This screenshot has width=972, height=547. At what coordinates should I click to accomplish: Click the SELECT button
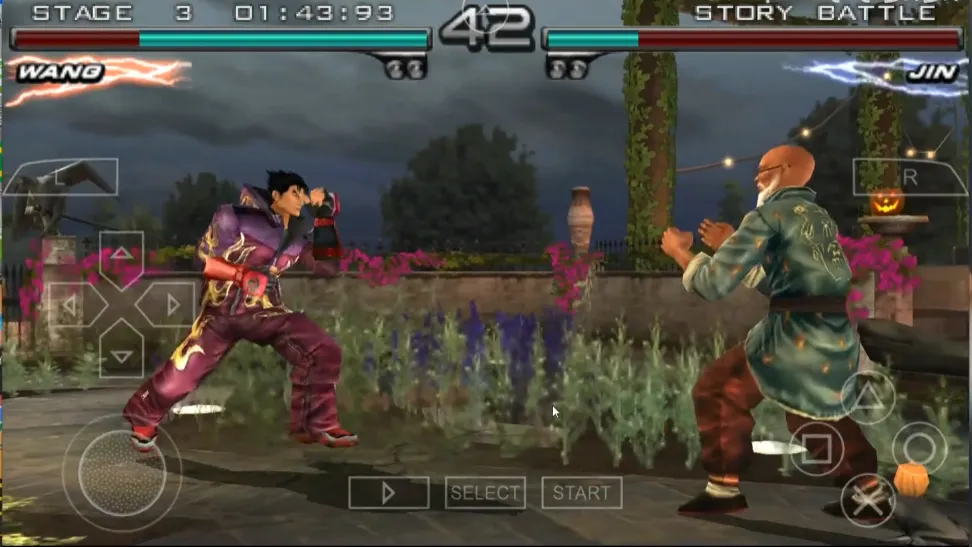[x=485, y=492]
